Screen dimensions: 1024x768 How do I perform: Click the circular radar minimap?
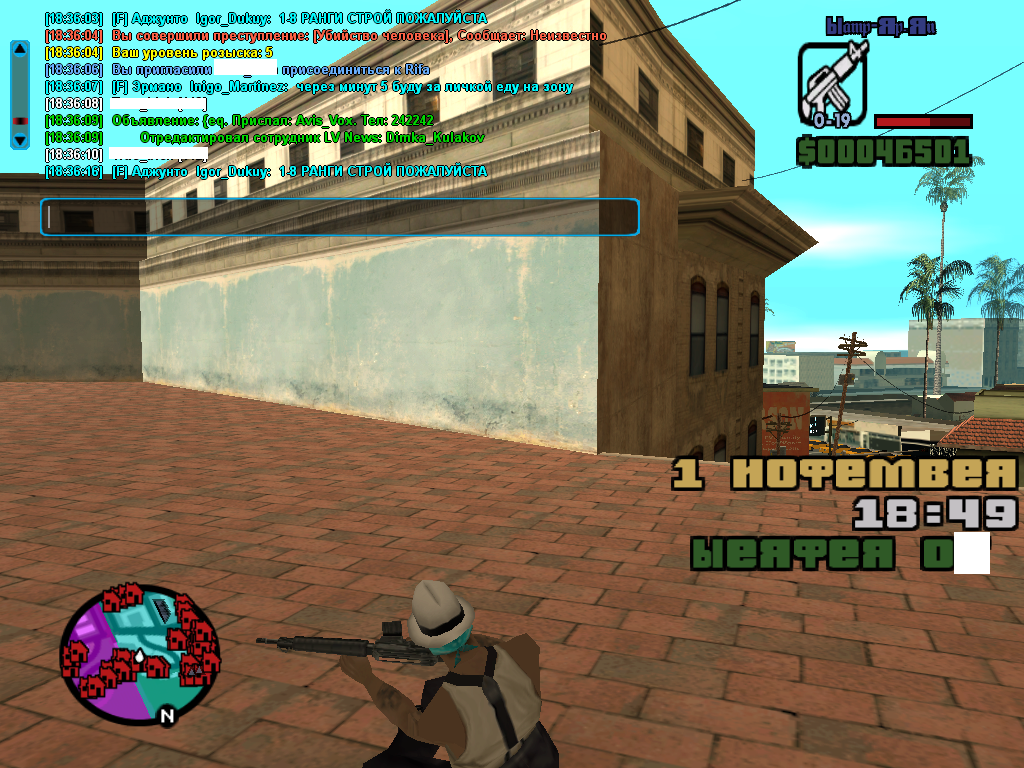[140, 646]
